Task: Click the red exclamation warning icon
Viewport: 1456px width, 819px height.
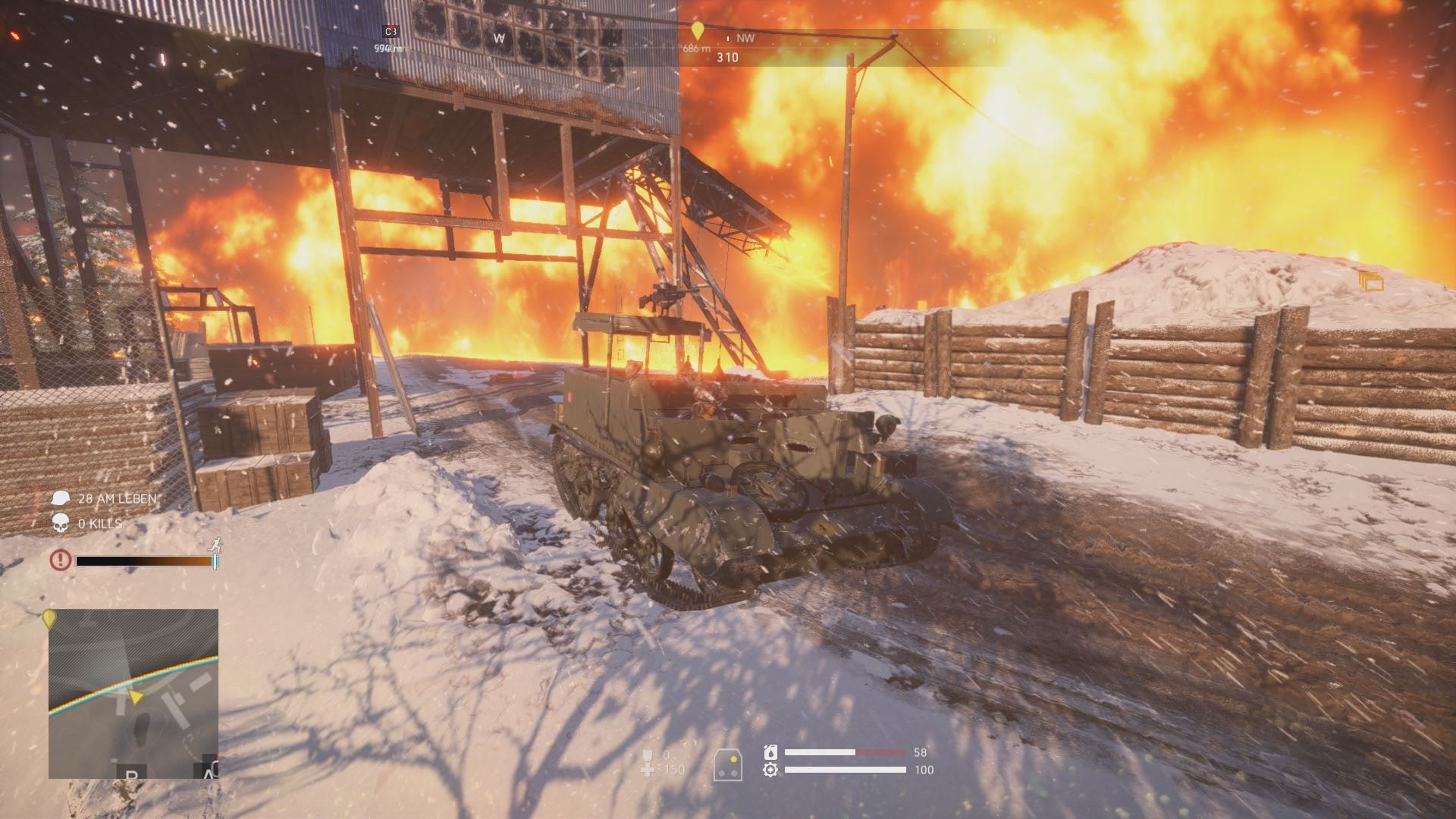Action: click(61, 560)
